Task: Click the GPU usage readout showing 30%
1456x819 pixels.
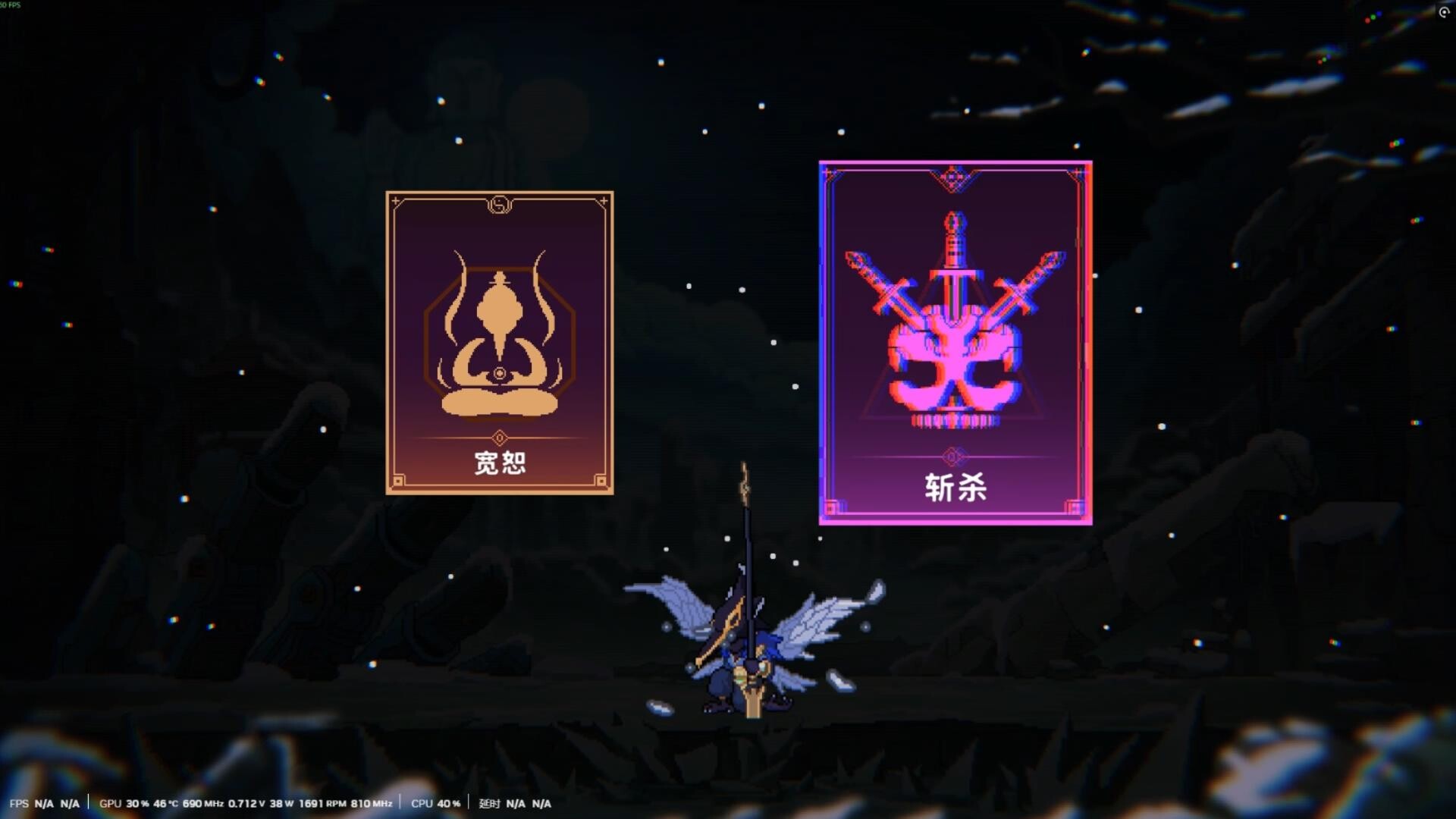Action: pos(136,802)
